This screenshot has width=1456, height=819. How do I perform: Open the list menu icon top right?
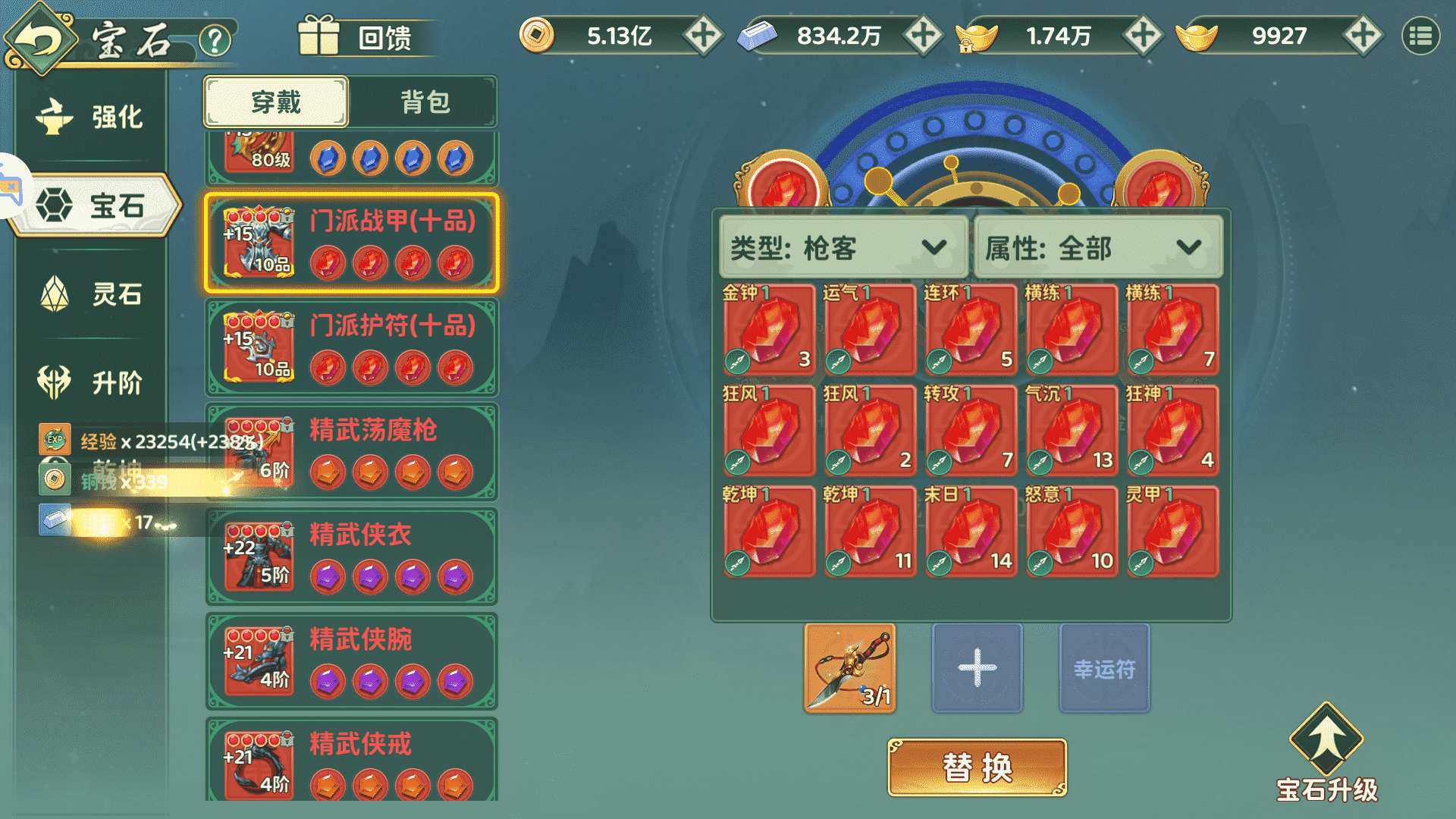pyautogui.click(x=1420, y=36)
